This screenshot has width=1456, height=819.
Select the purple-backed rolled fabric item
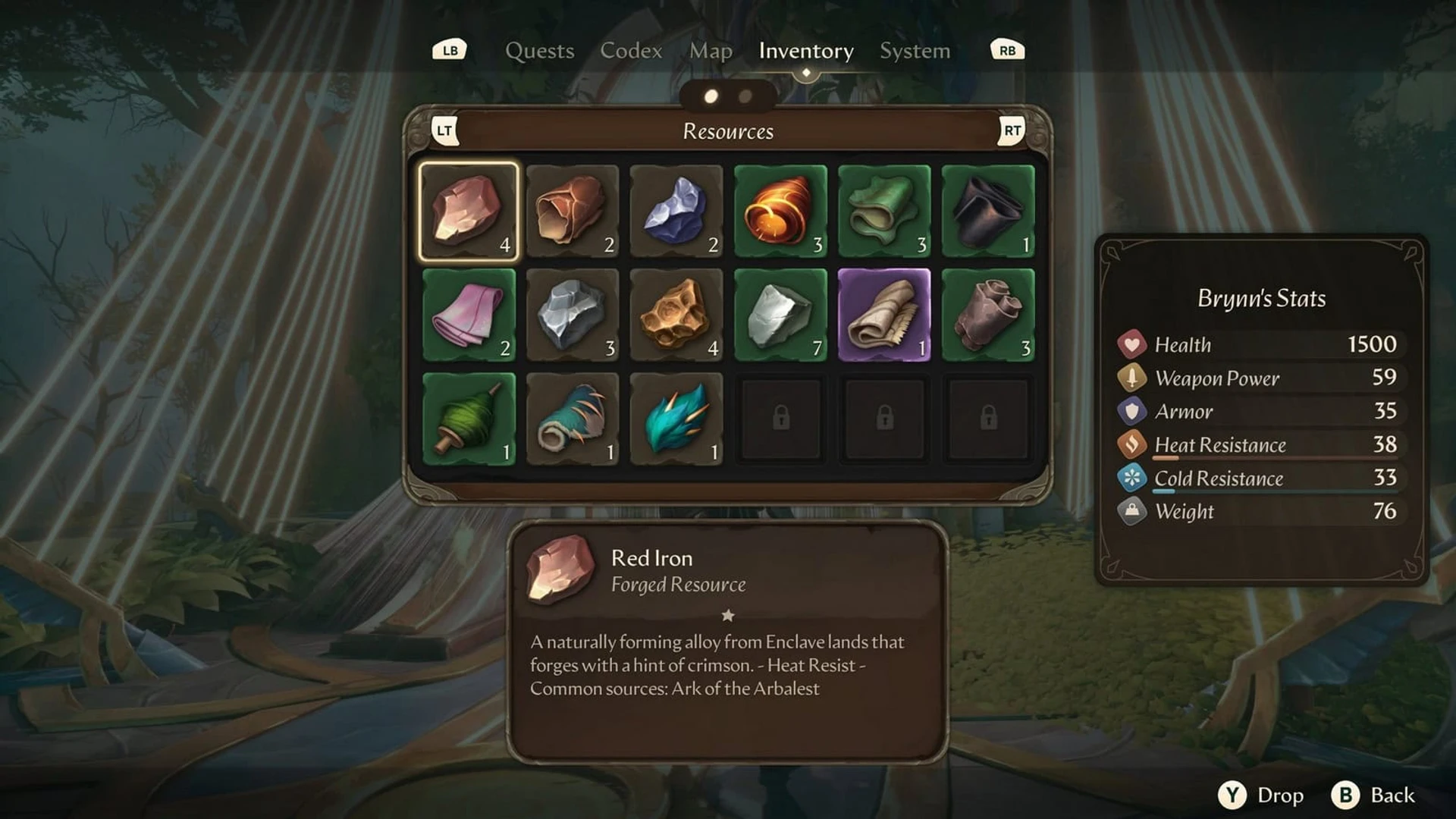click(884, 315)
